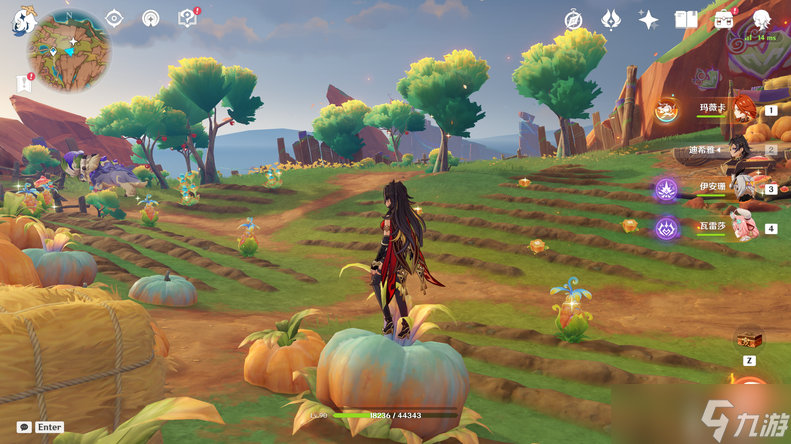Toggle the eye-shaped elemental sight icon
The height and width of the screenshot is (444, 791).
click(x=114, y=18)
